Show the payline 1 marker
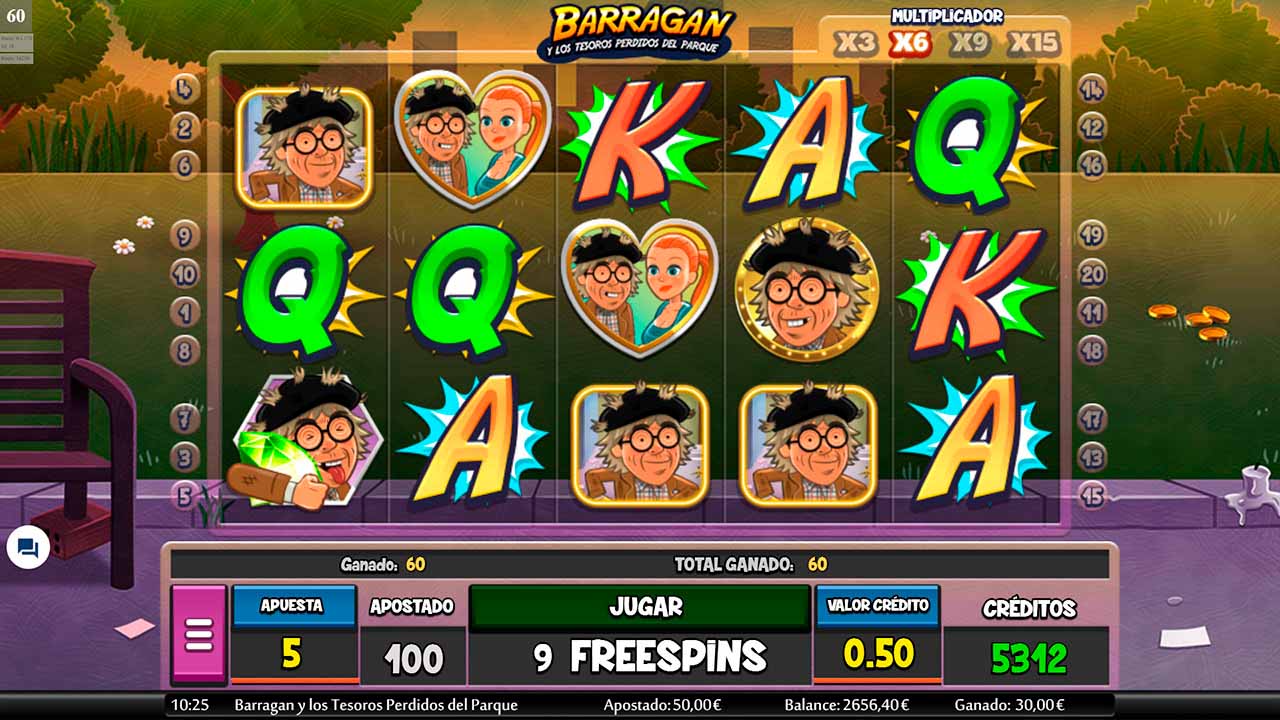 pyautogui.click(x=185, y=311)
